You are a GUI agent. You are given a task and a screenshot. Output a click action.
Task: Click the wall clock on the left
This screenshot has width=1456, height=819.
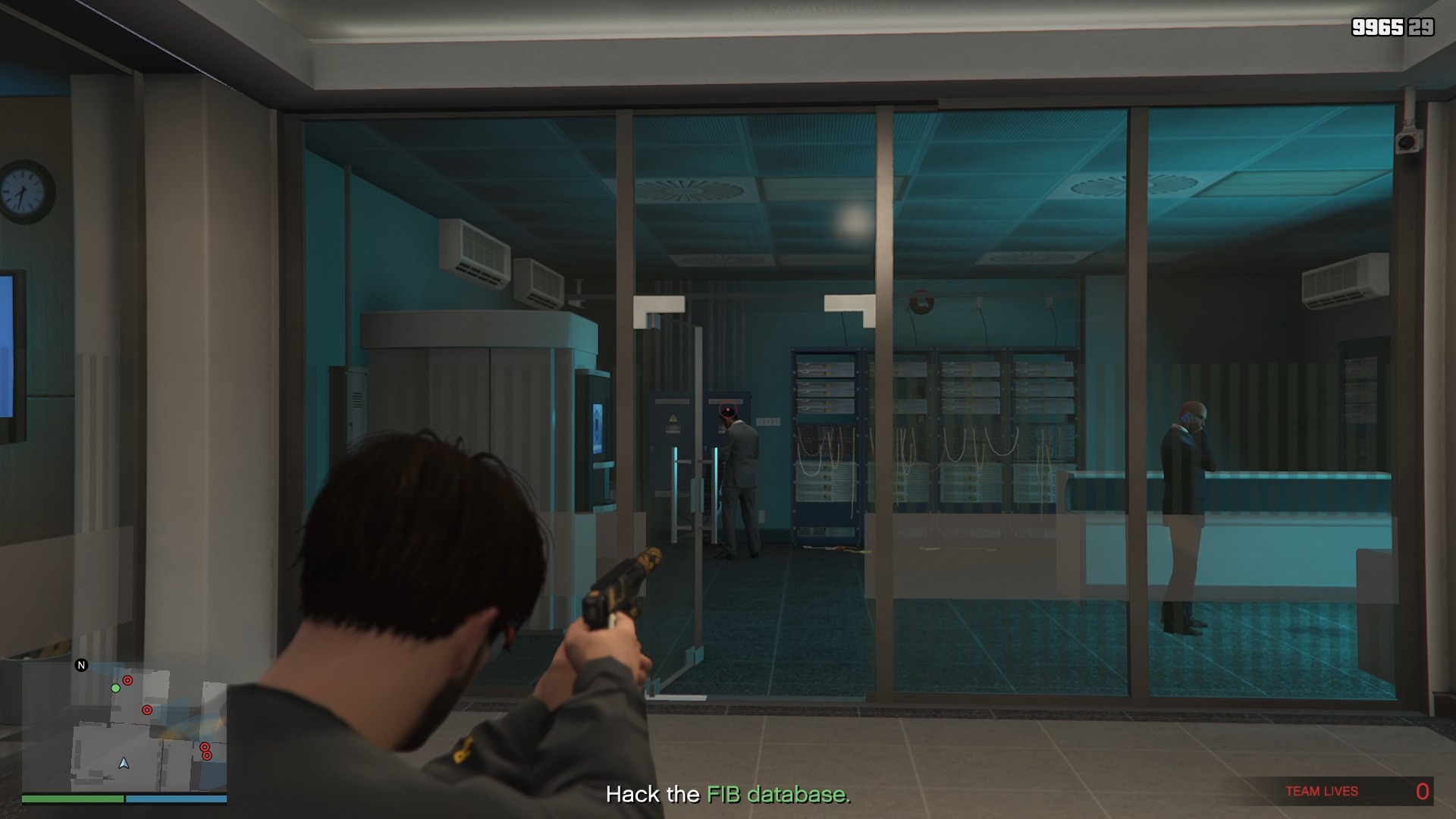[25, 190]
